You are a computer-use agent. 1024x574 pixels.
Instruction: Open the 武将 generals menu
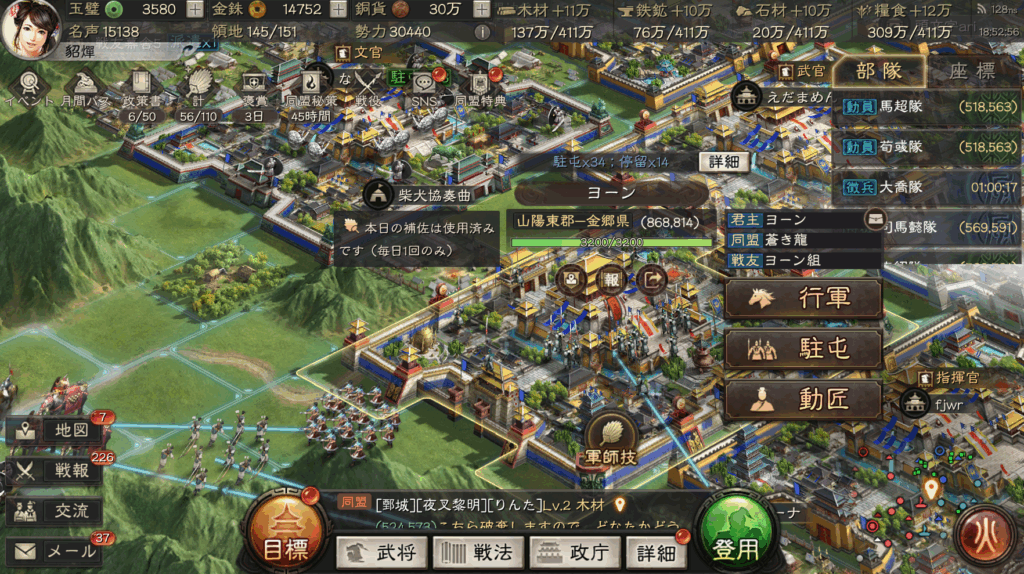point(383,552)
